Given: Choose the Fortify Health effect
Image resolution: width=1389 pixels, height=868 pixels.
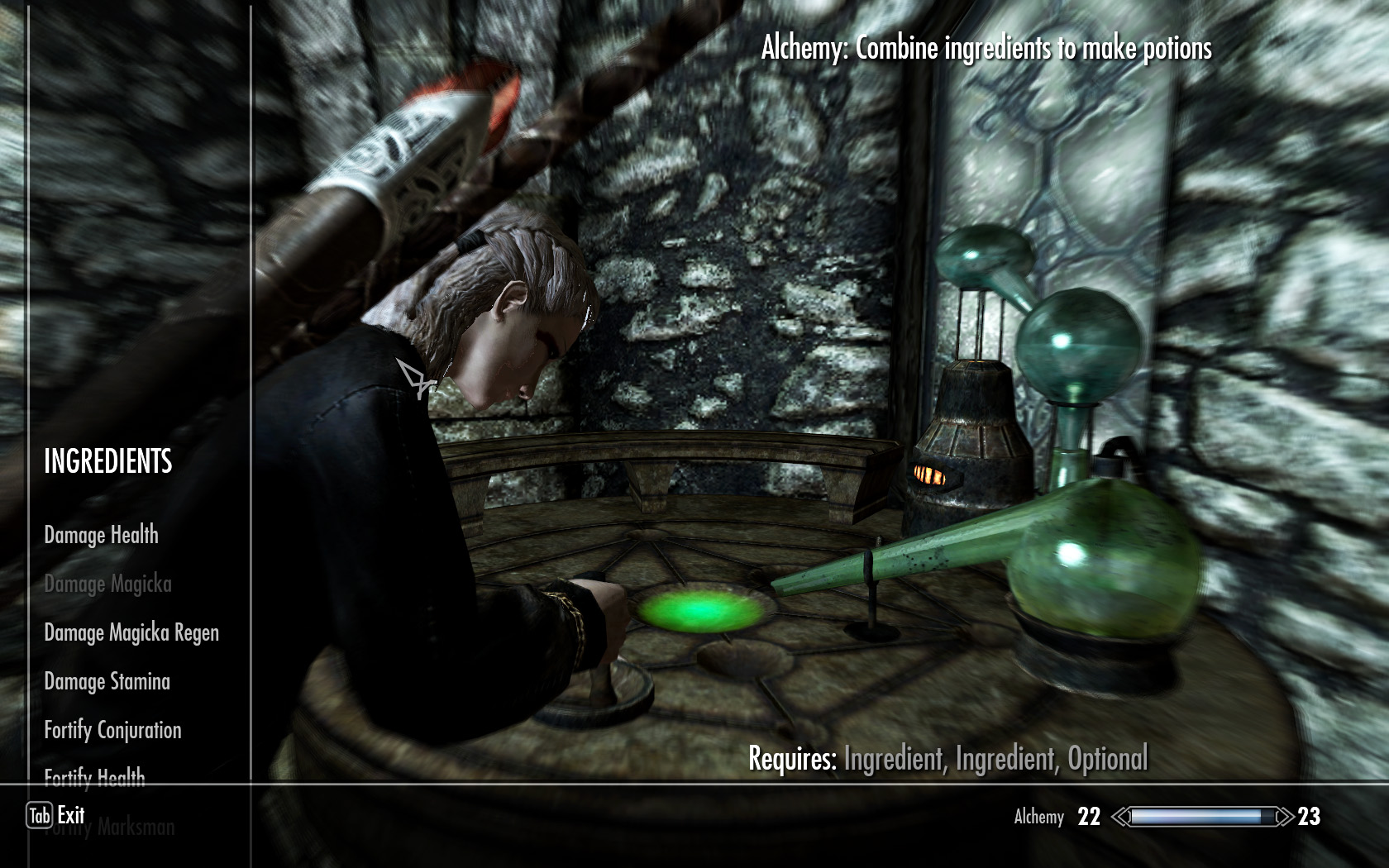Looking at the screenshot, I should (94, 775).
